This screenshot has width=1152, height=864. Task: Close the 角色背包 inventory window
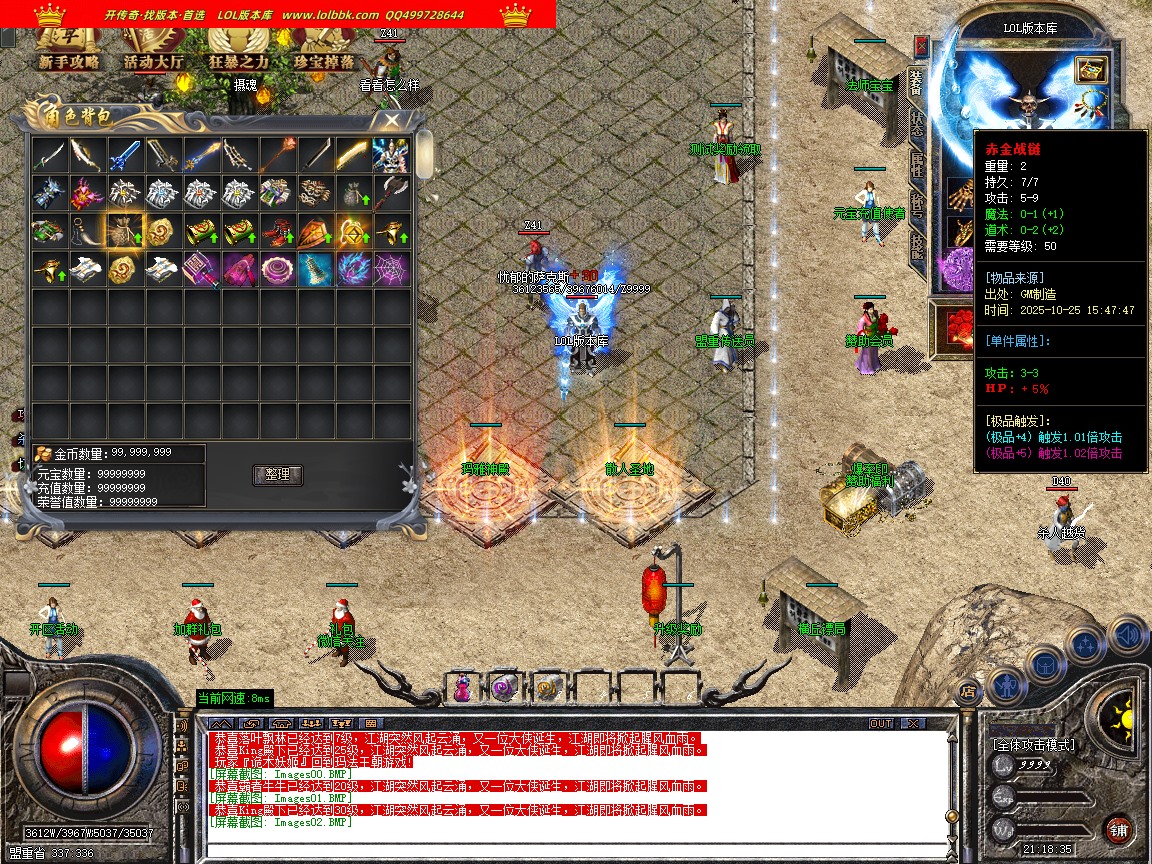390,120
